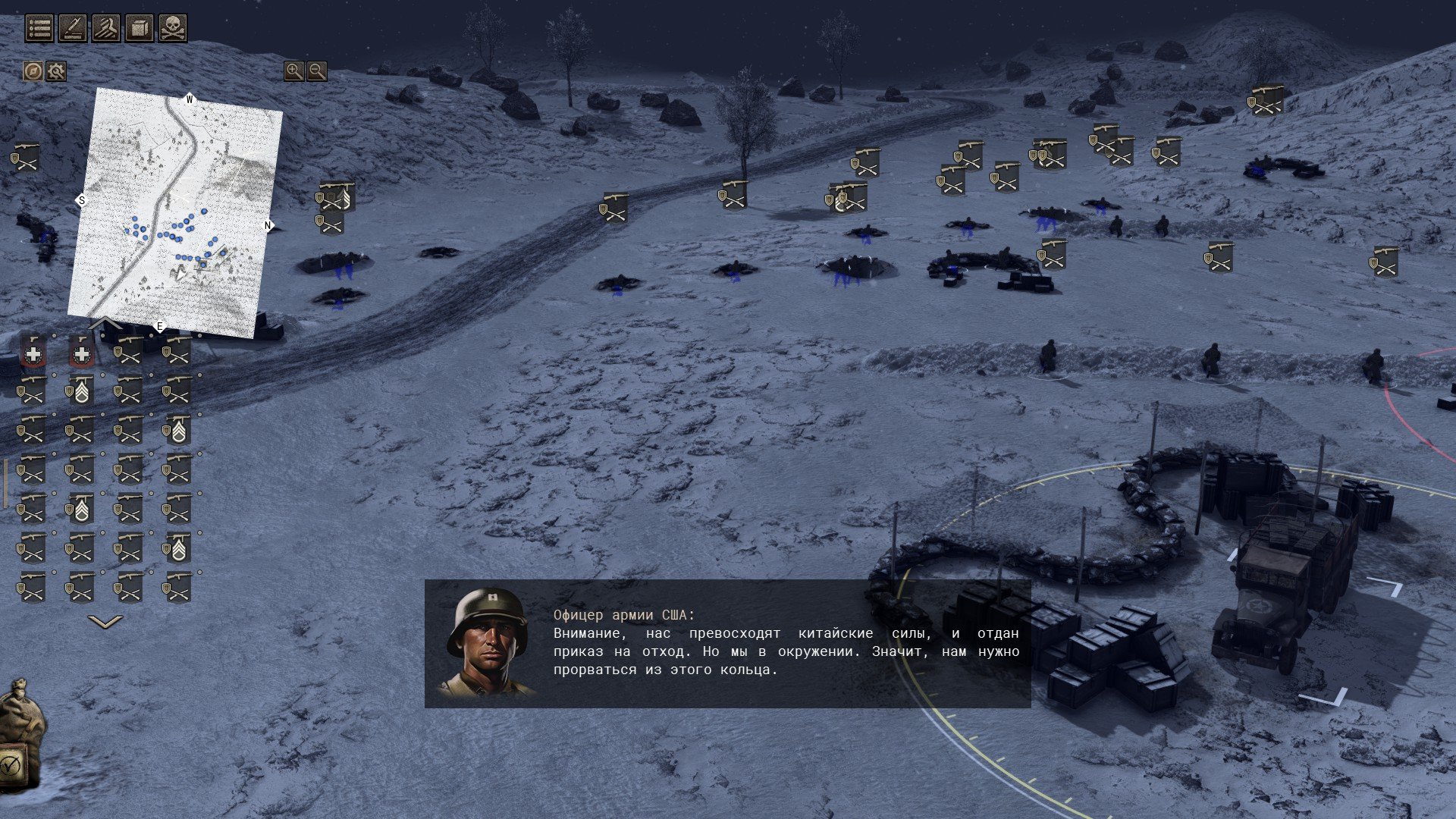Collapse the unit list with the up chevron
This screenshot has height=819, width=1456.
pos(105,324)
